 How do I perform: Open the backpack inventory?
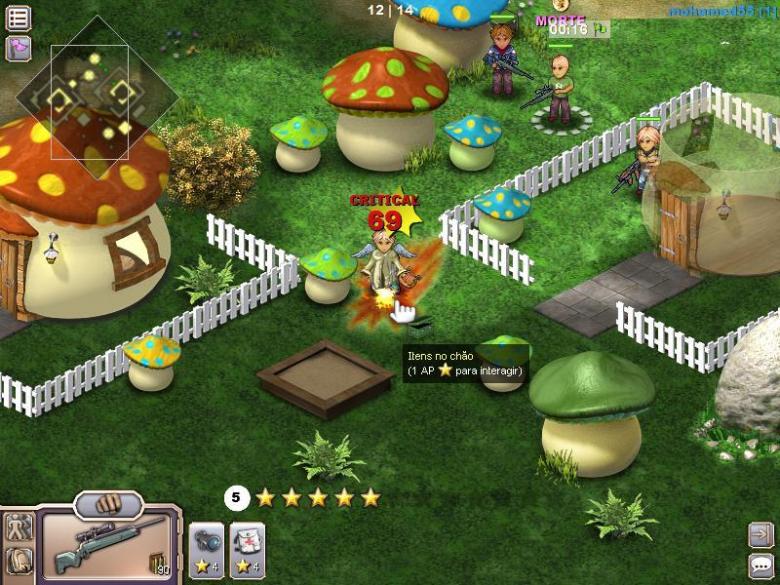(18, 560)
